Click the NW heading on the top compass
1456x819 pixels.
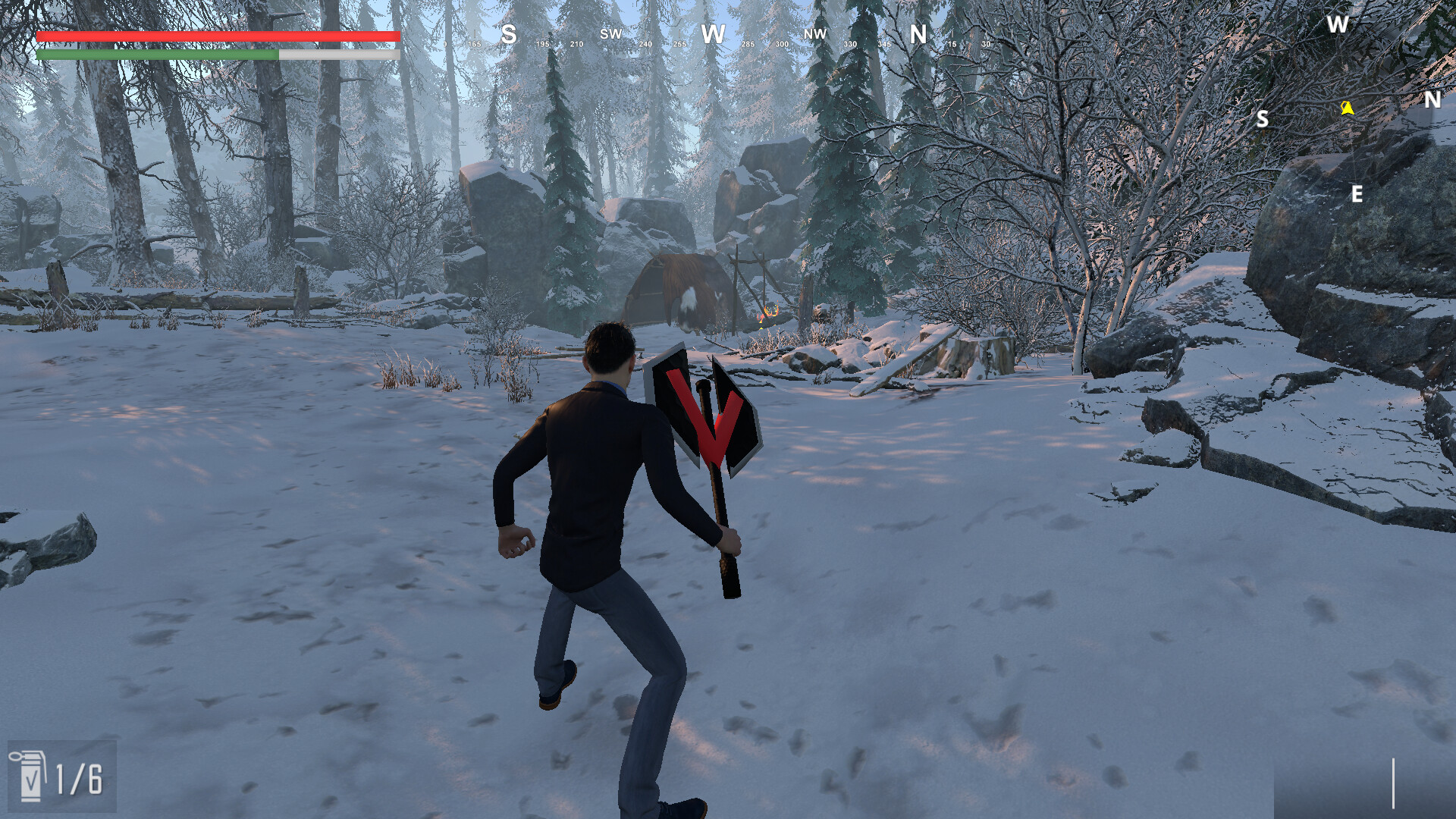point(814,33)
